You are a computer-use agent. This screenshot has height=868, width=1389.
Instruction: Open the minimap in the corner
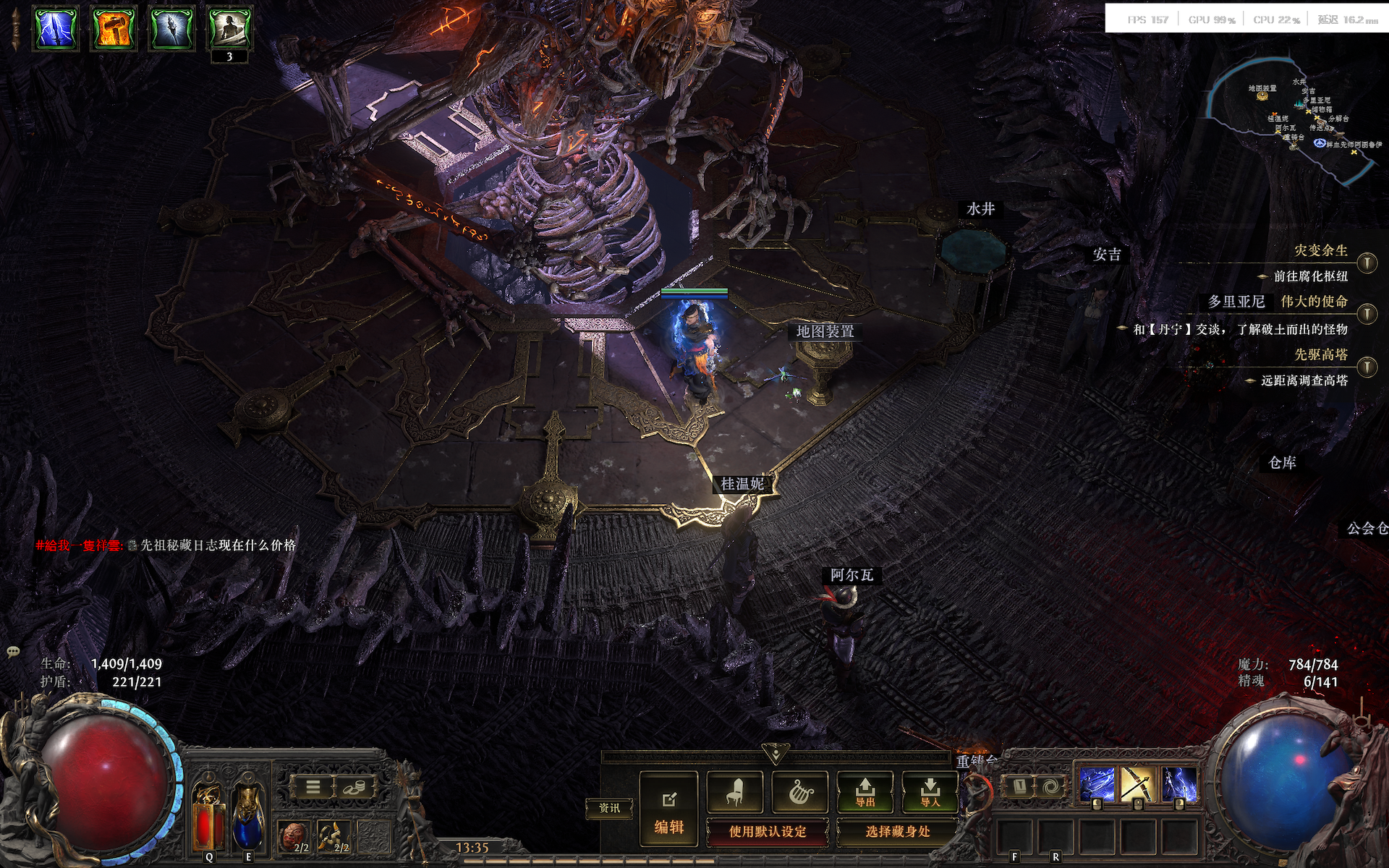click(x=1295, y=116)
